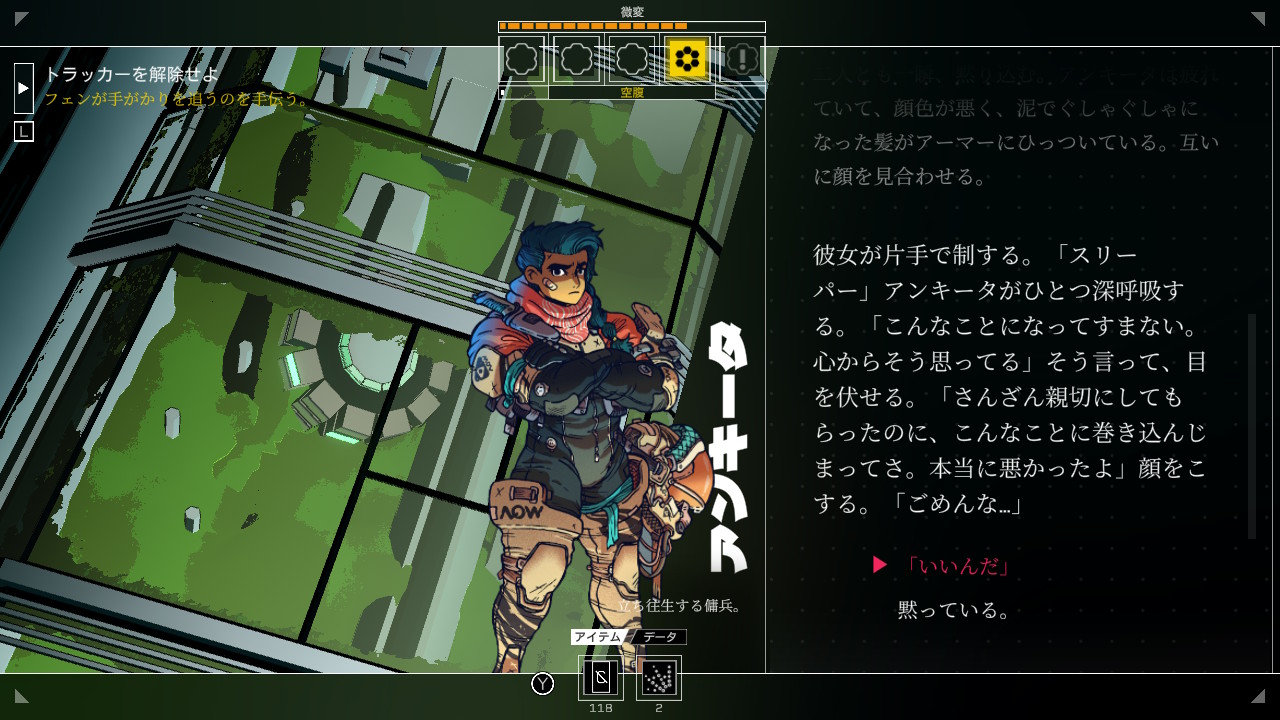This screenshot has height=720, width=1280.
Task: Select the cryo chit item slot with 118
Action: click(x=601, y=678)
